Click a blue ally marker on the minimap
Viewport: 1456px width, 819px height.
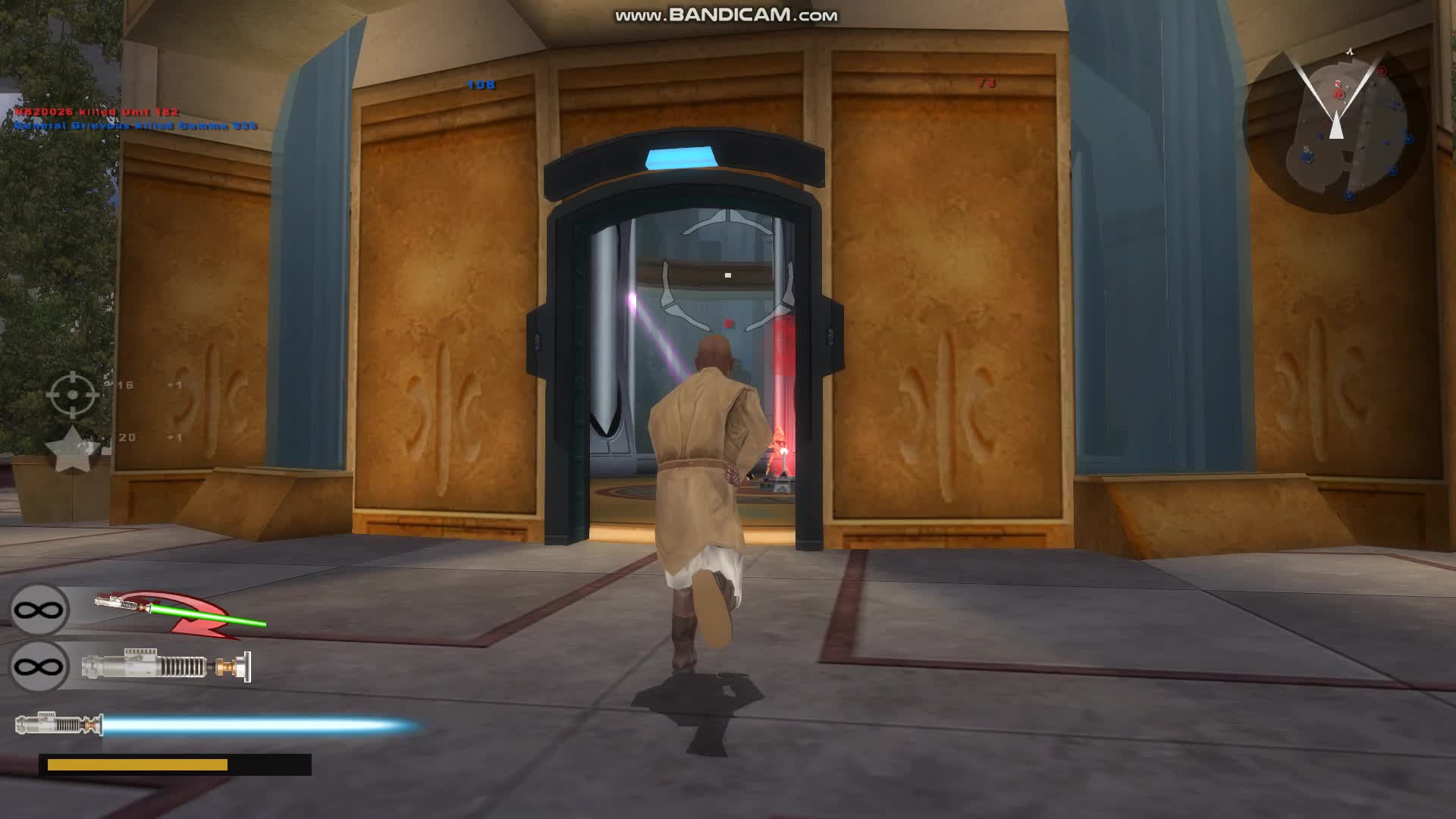pos(1409,140)
